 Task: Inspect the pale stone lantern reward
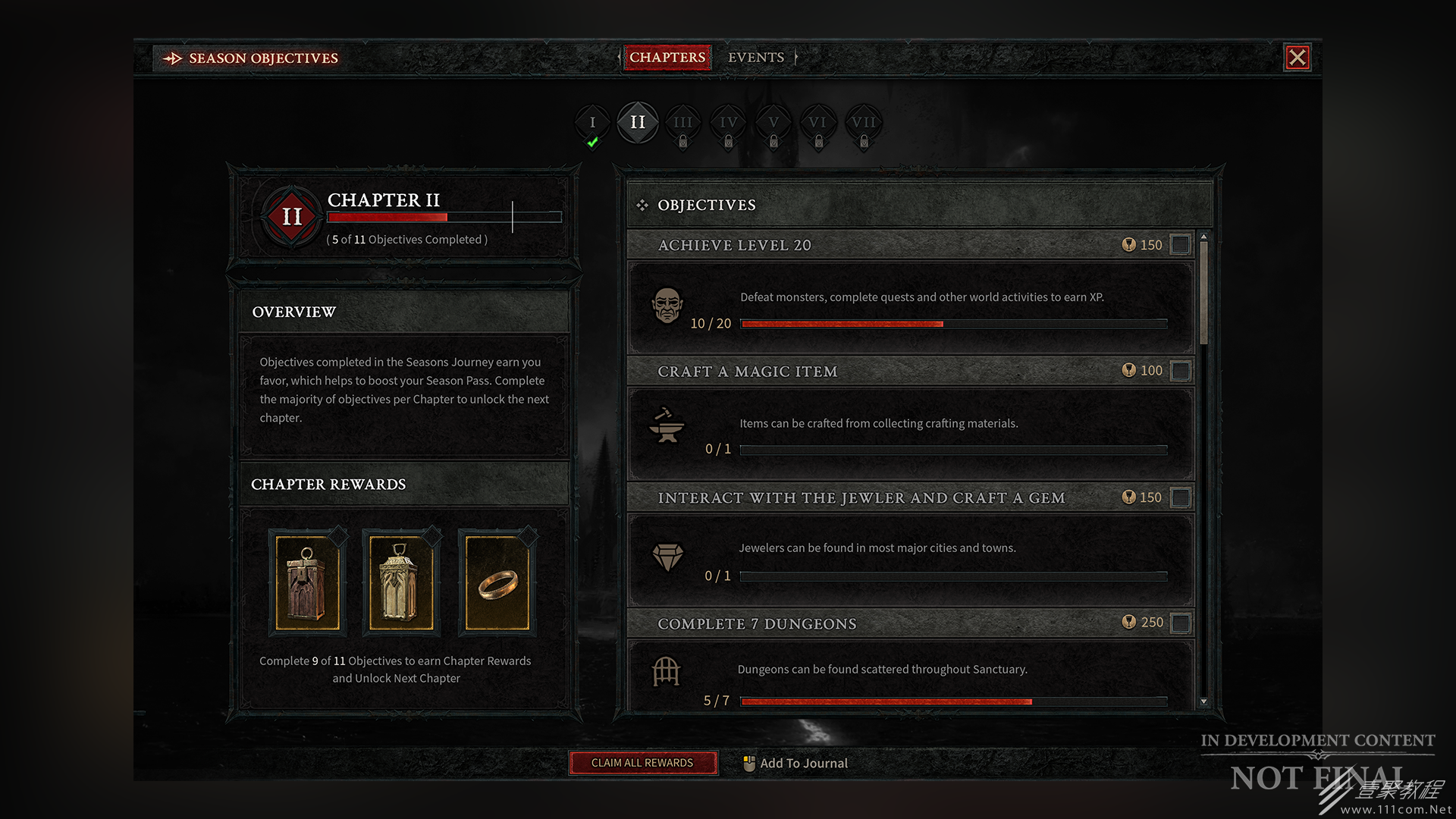click(401, 583)
